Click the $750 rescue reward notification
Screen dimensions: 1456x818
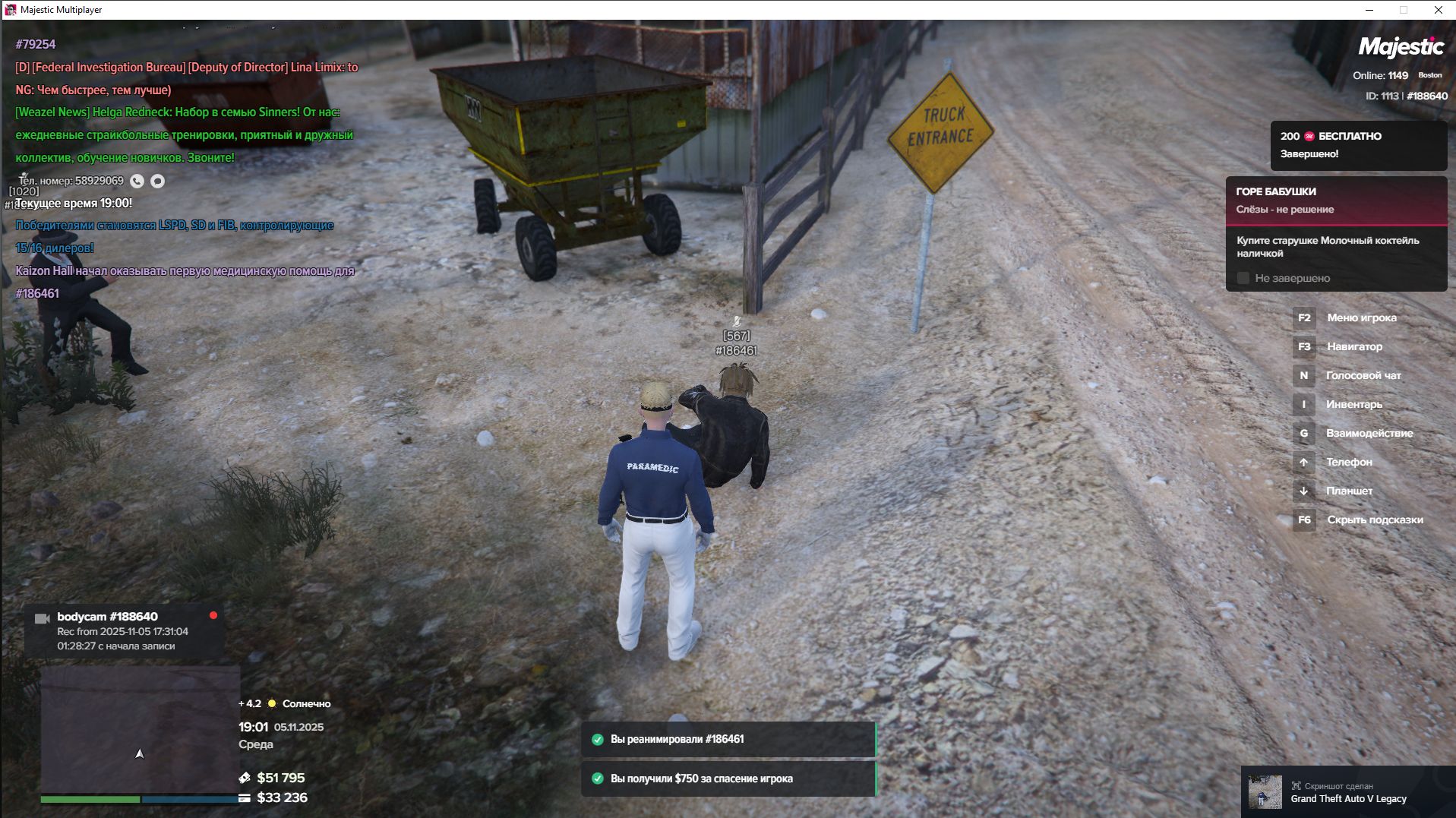coord(728,779)
